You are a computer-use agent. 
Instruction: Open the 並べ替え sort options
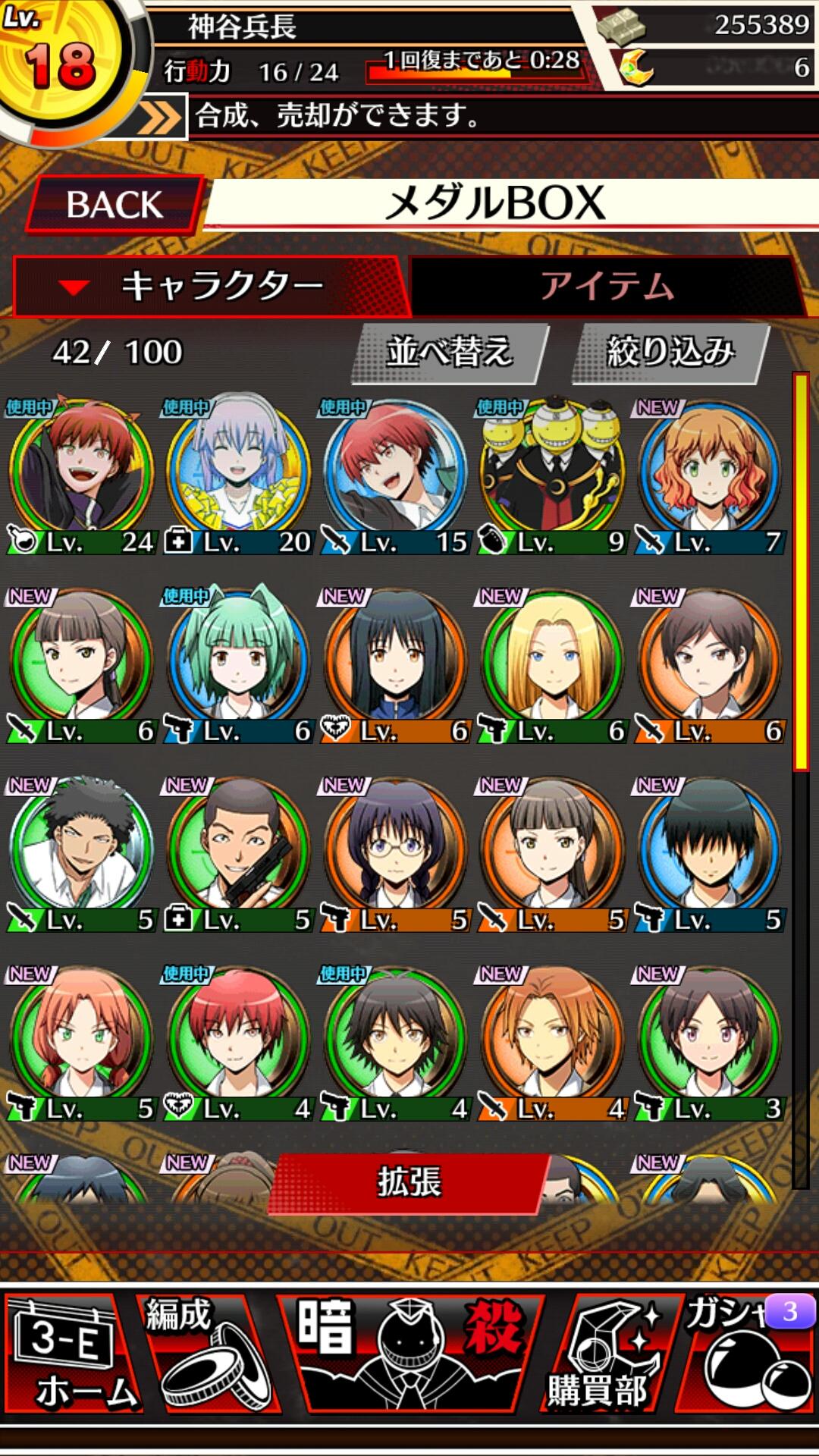point(449,353)
